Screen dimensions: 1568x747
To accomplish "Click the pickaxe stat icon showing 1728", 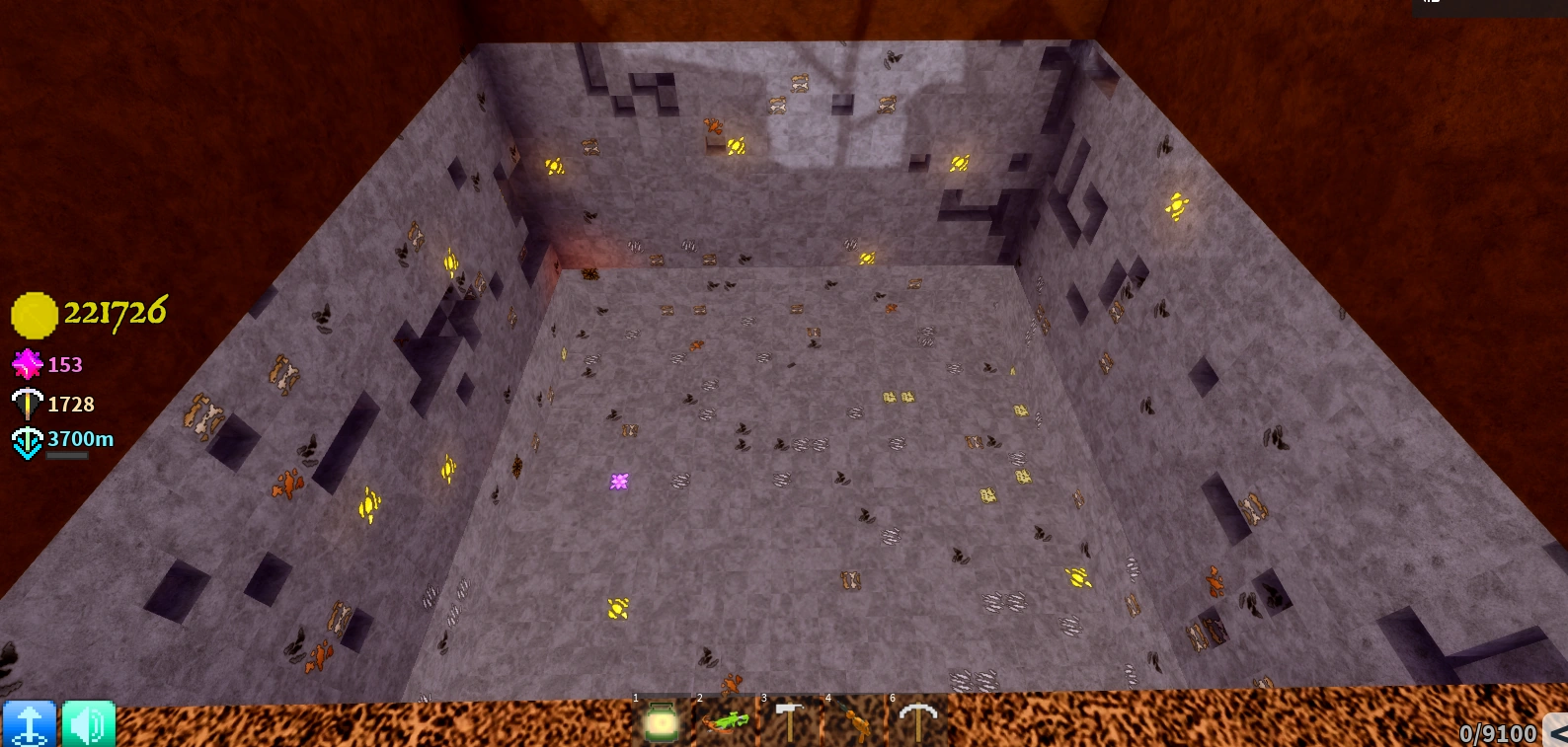I will 27,404.
